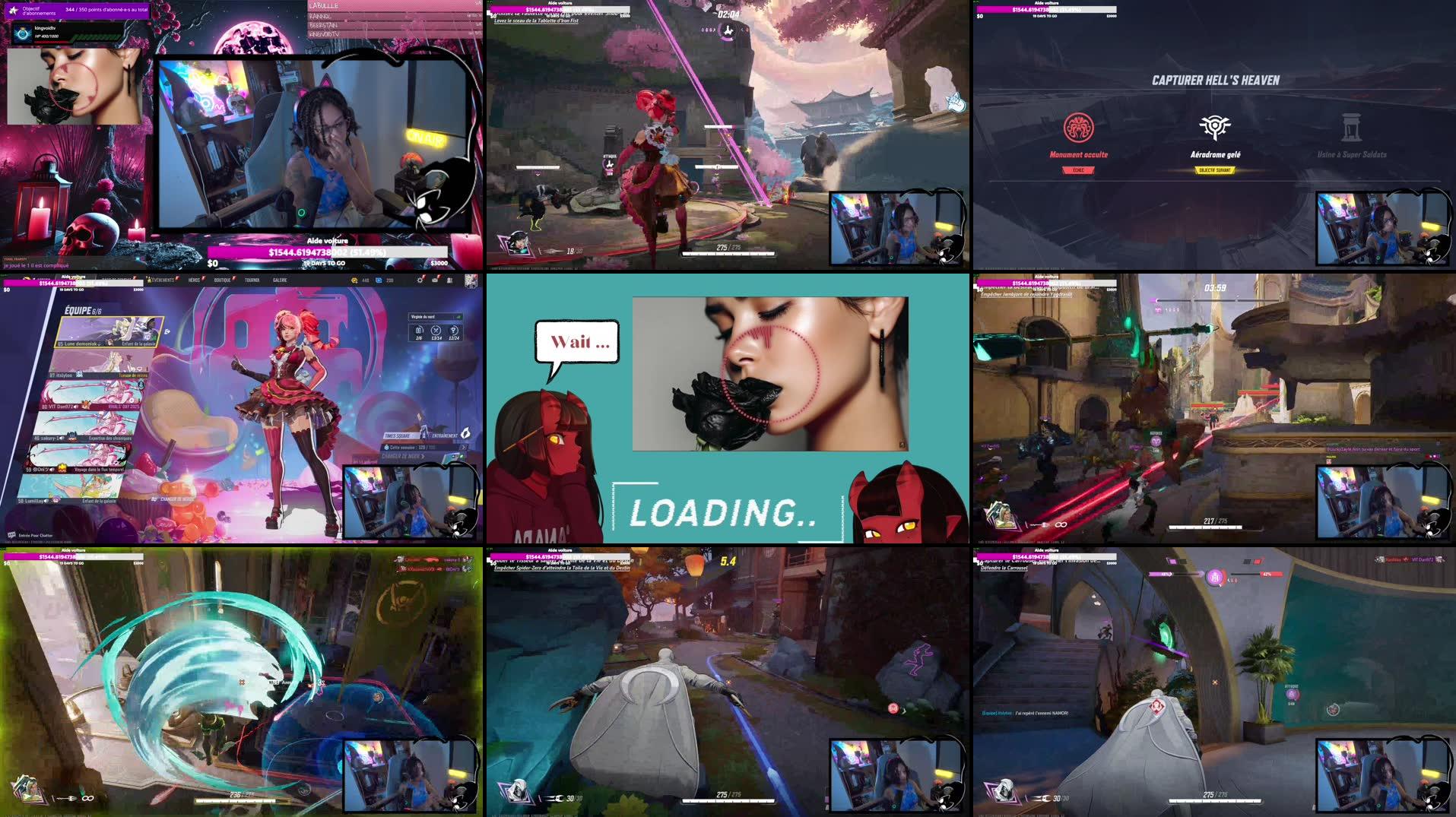Click the Usine à Super Soldats objective icon

pos(1353,125)
